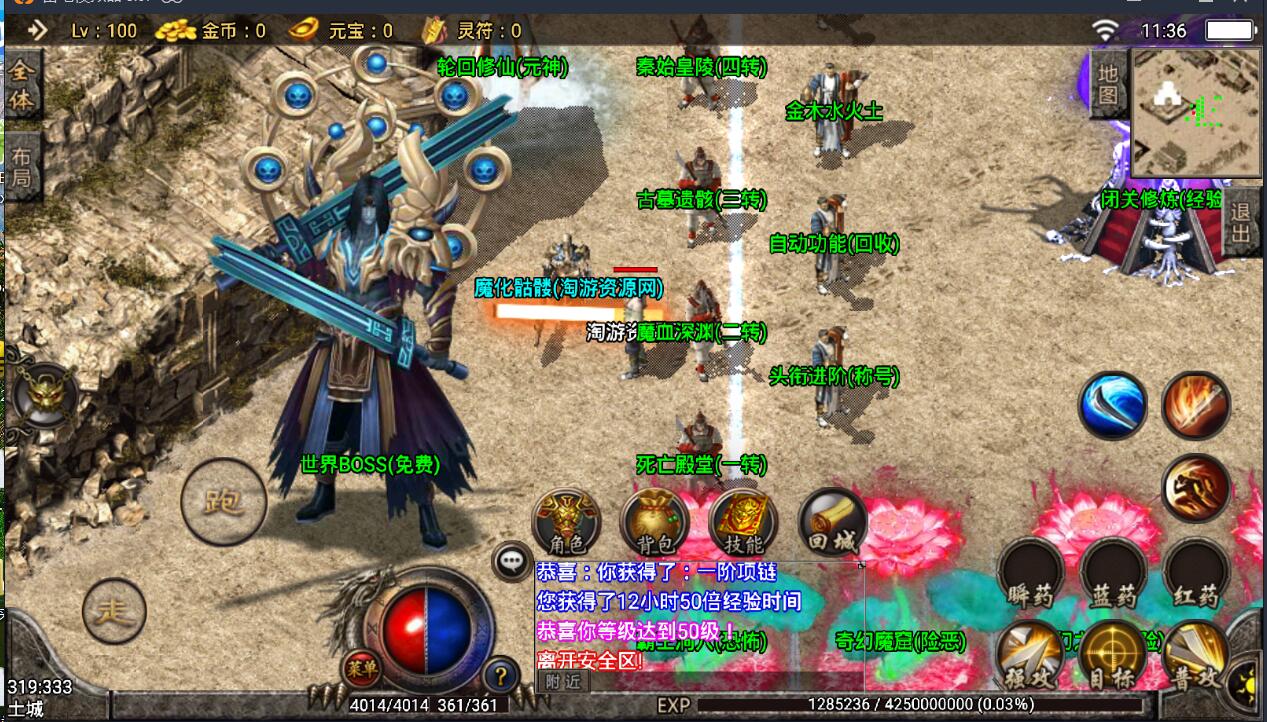Activate the flaming sword skill
1267x722 pixels.
click(x=1196, y=406)
